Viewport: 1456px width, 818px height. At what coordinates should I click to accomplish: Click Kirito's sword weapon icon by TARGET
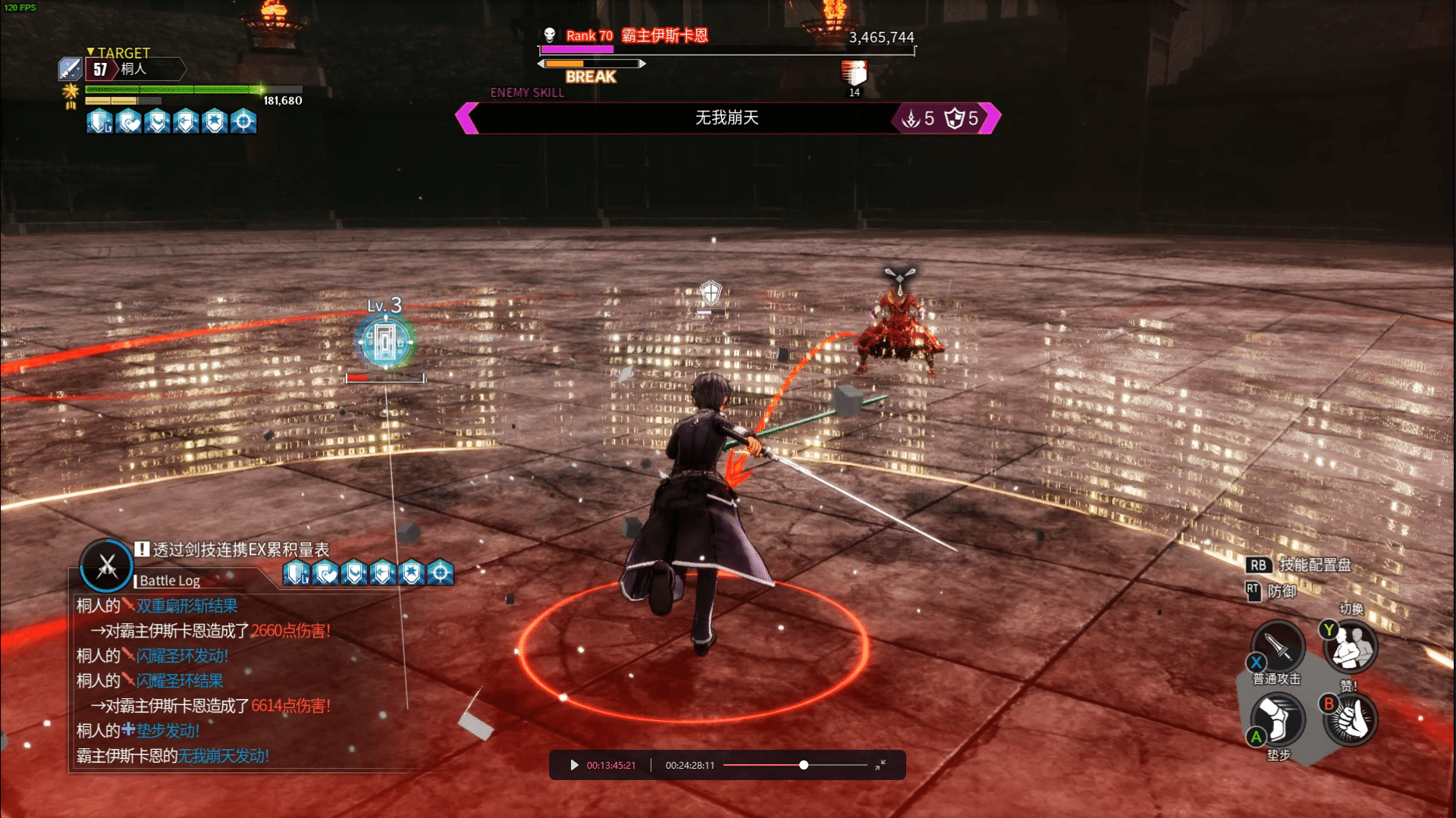coord(70,69)
